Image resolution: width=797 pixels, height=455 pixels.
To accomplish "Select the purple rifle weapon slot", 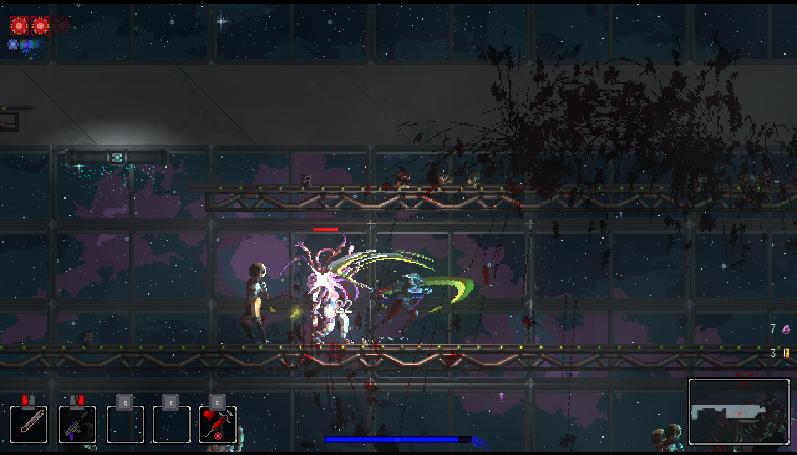I will click(77, 423).
